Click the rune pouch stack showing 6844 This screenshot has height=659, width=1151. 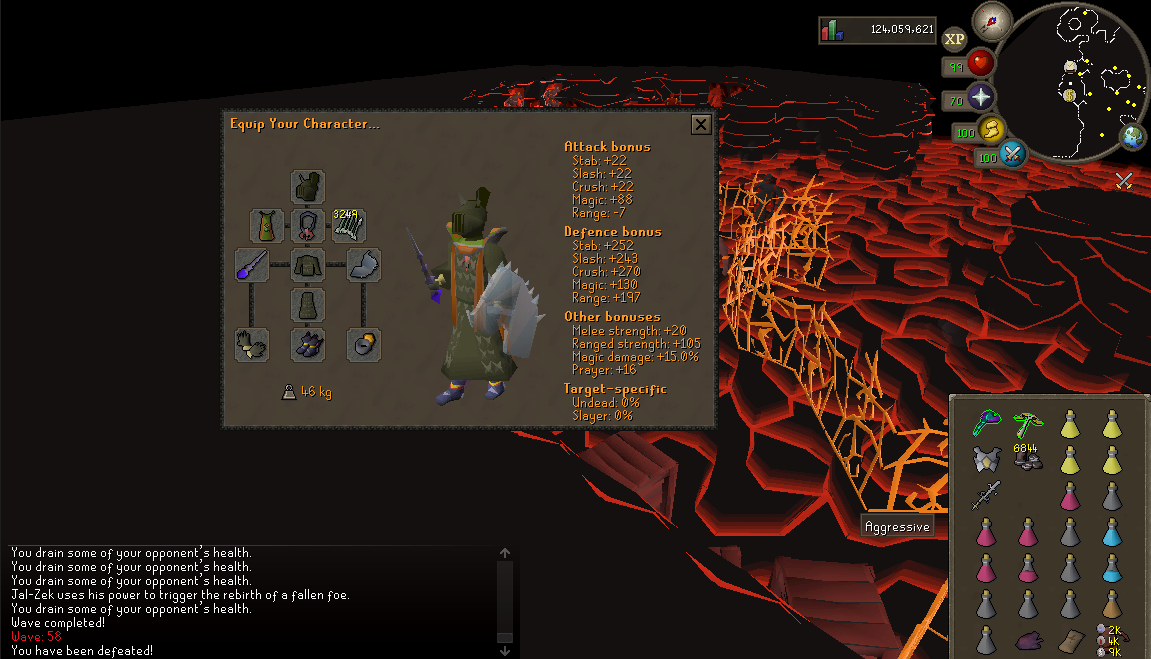1027,459
